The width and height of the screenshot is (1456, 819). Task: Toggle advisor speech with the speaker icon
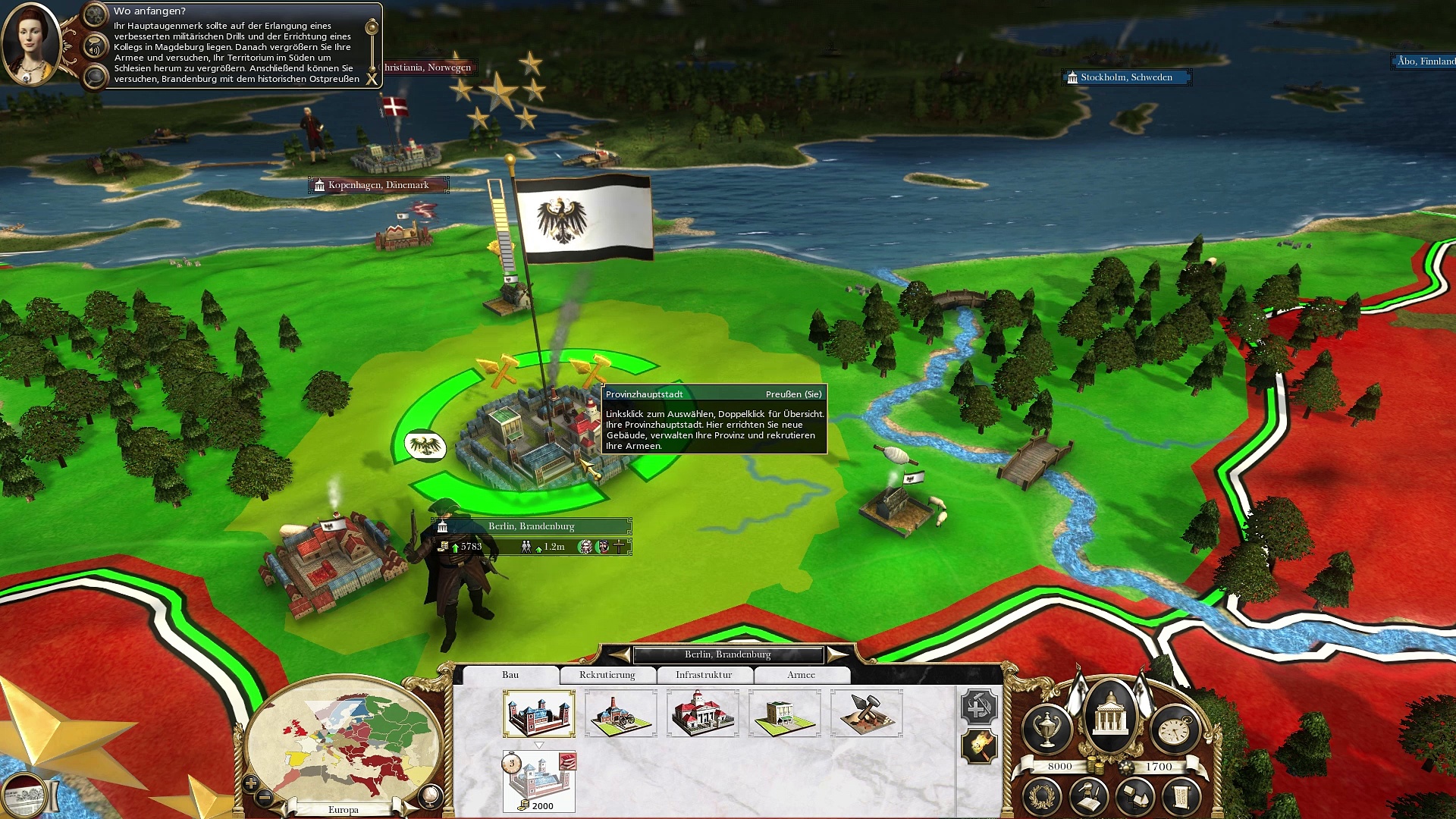95,49
